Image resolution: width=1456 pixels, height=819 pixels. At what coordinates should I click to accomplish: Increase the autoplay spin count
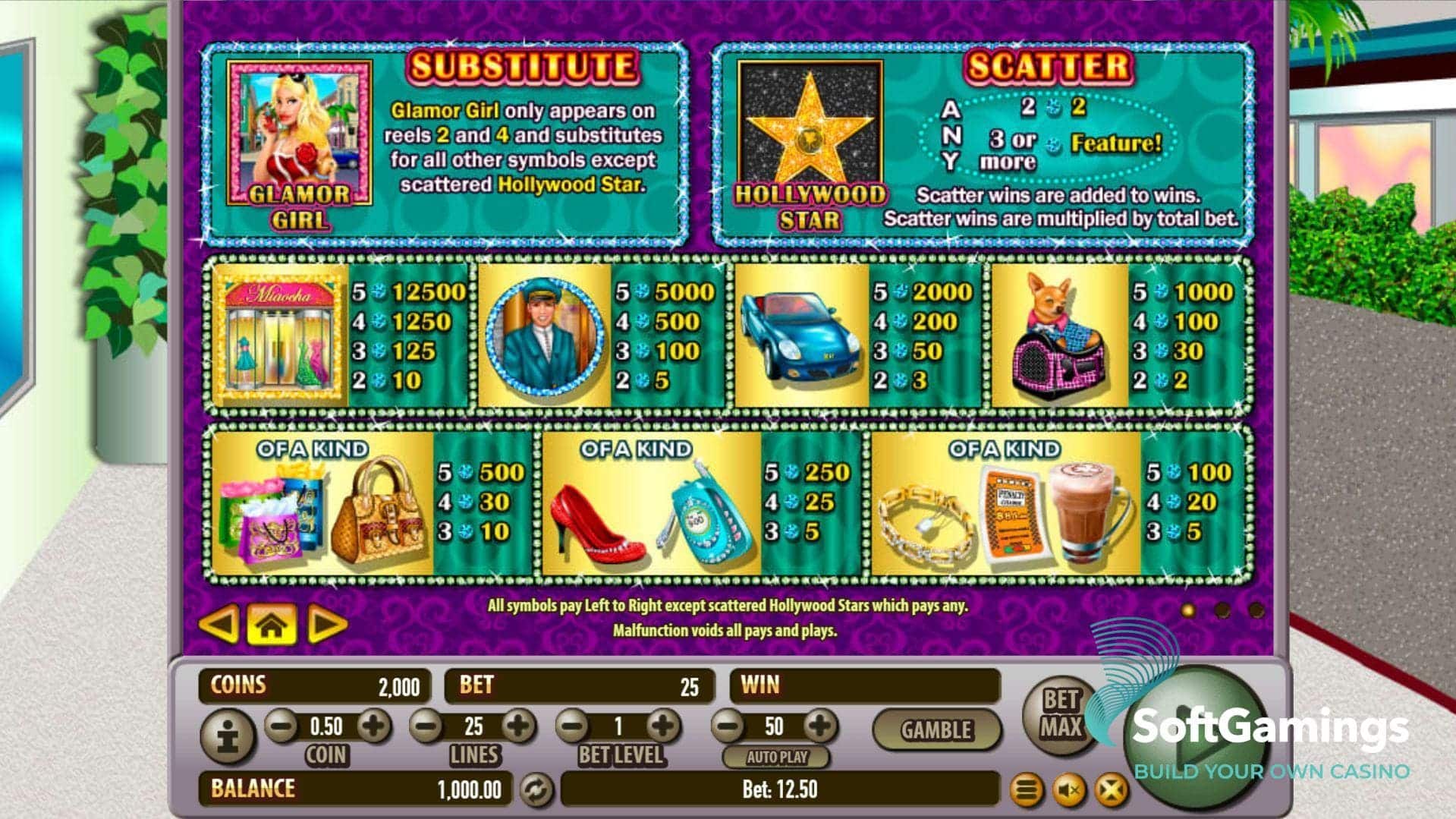point(819,726)
